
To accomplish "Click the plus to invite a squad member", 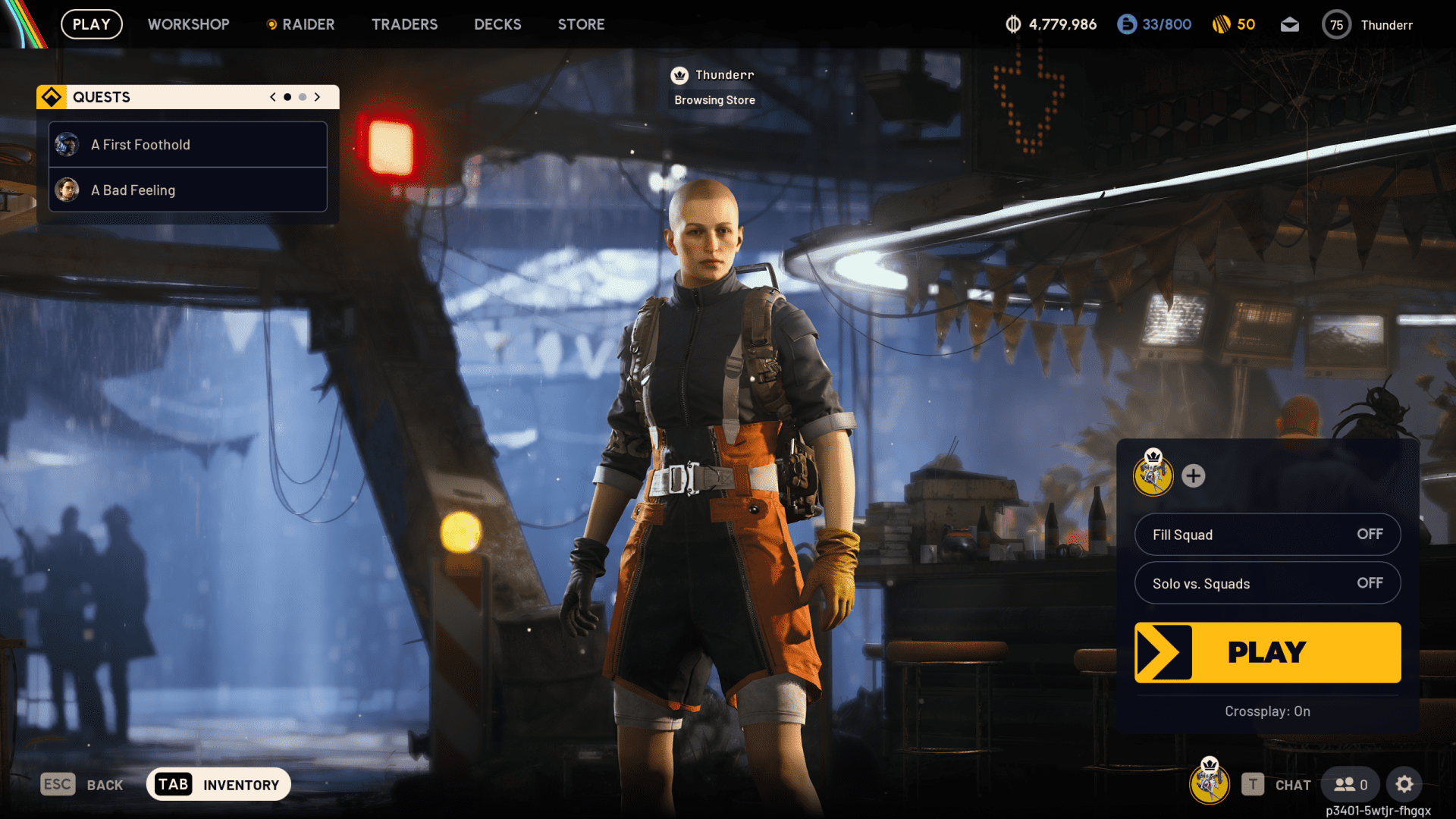I will [1194, 476].
